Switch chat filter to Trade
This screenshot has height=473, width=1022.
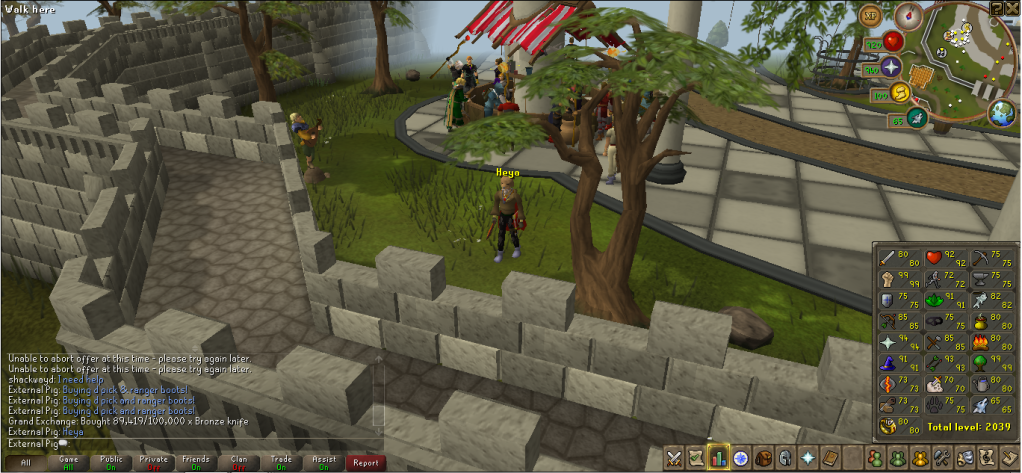pyautogui.click(x=282, y=462)
